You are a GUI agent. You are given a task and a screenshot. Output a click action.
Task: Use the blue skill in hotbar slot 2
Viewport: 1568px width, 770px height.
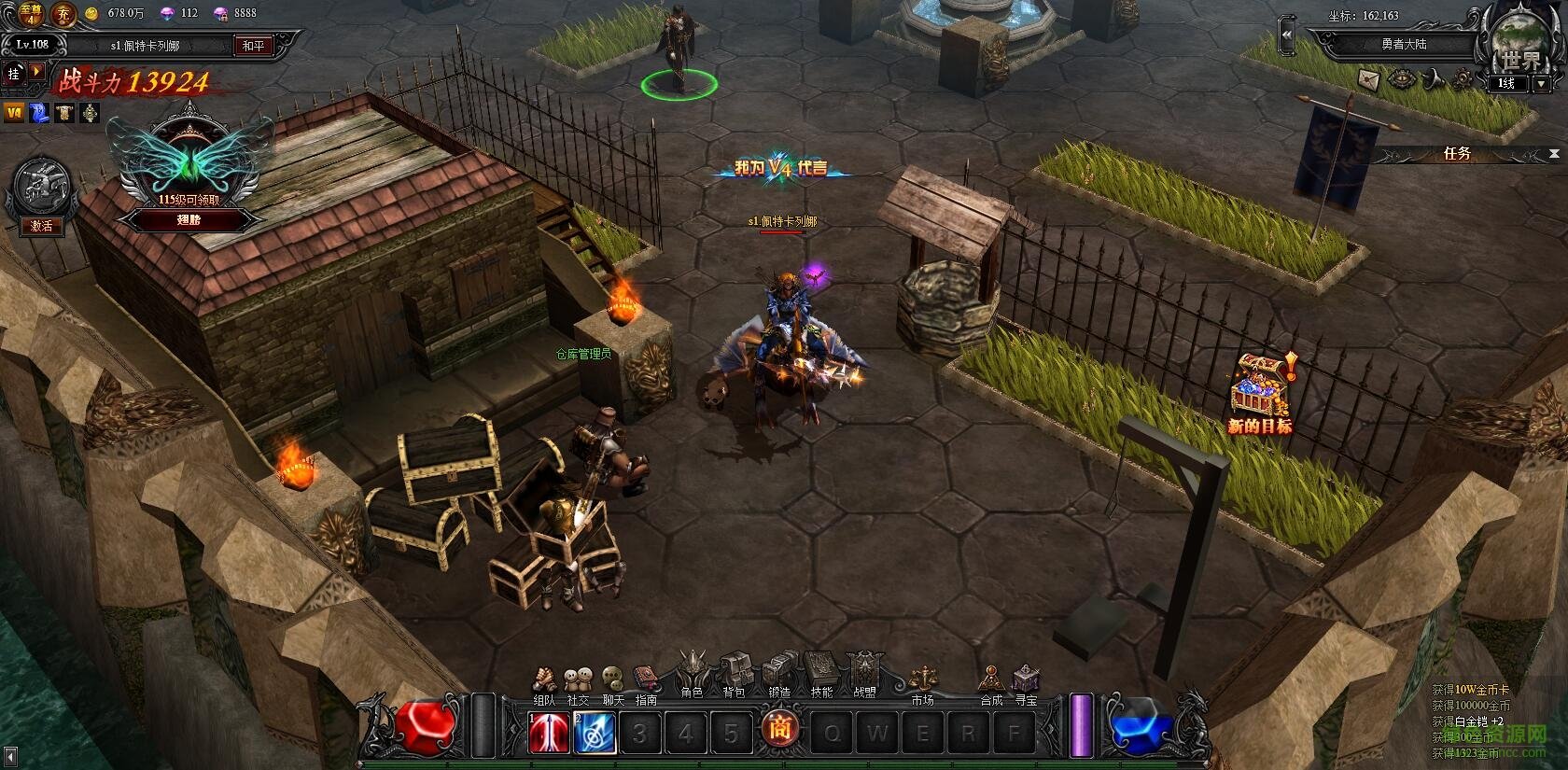coord(594,734)
